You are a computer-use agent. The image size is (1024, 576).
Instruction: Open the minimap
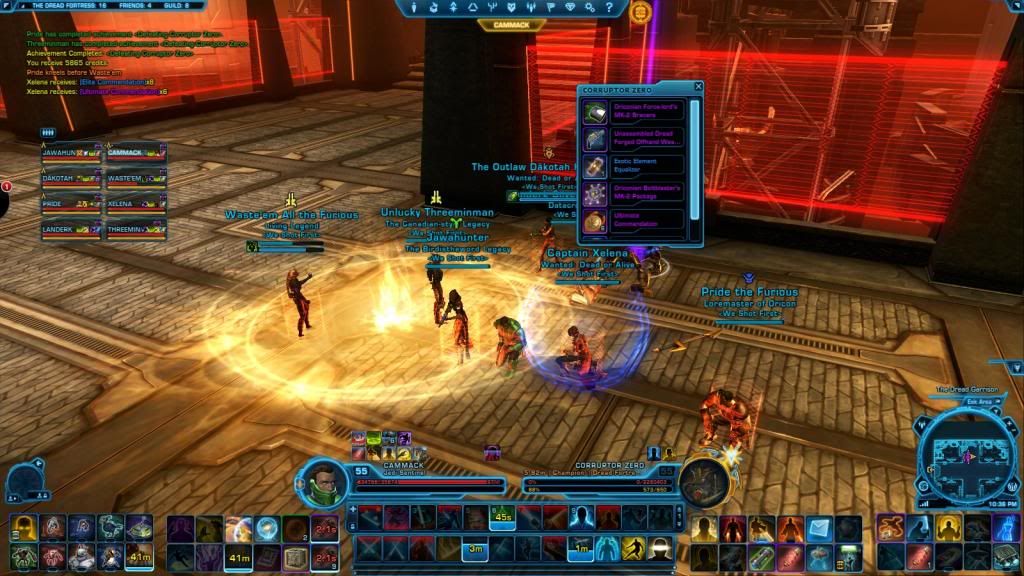pos(966,457)
